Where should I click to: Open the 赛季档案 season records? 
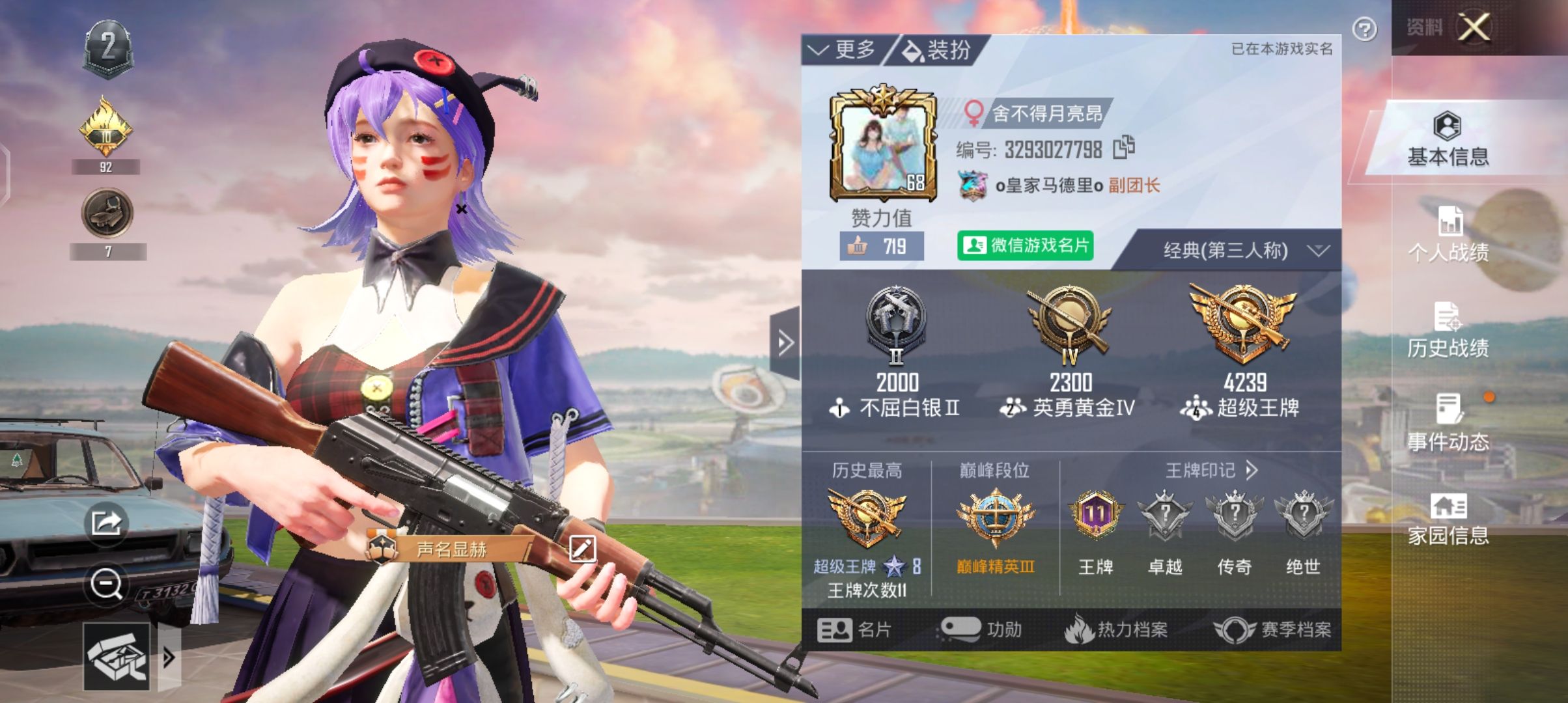[1272, 629]
